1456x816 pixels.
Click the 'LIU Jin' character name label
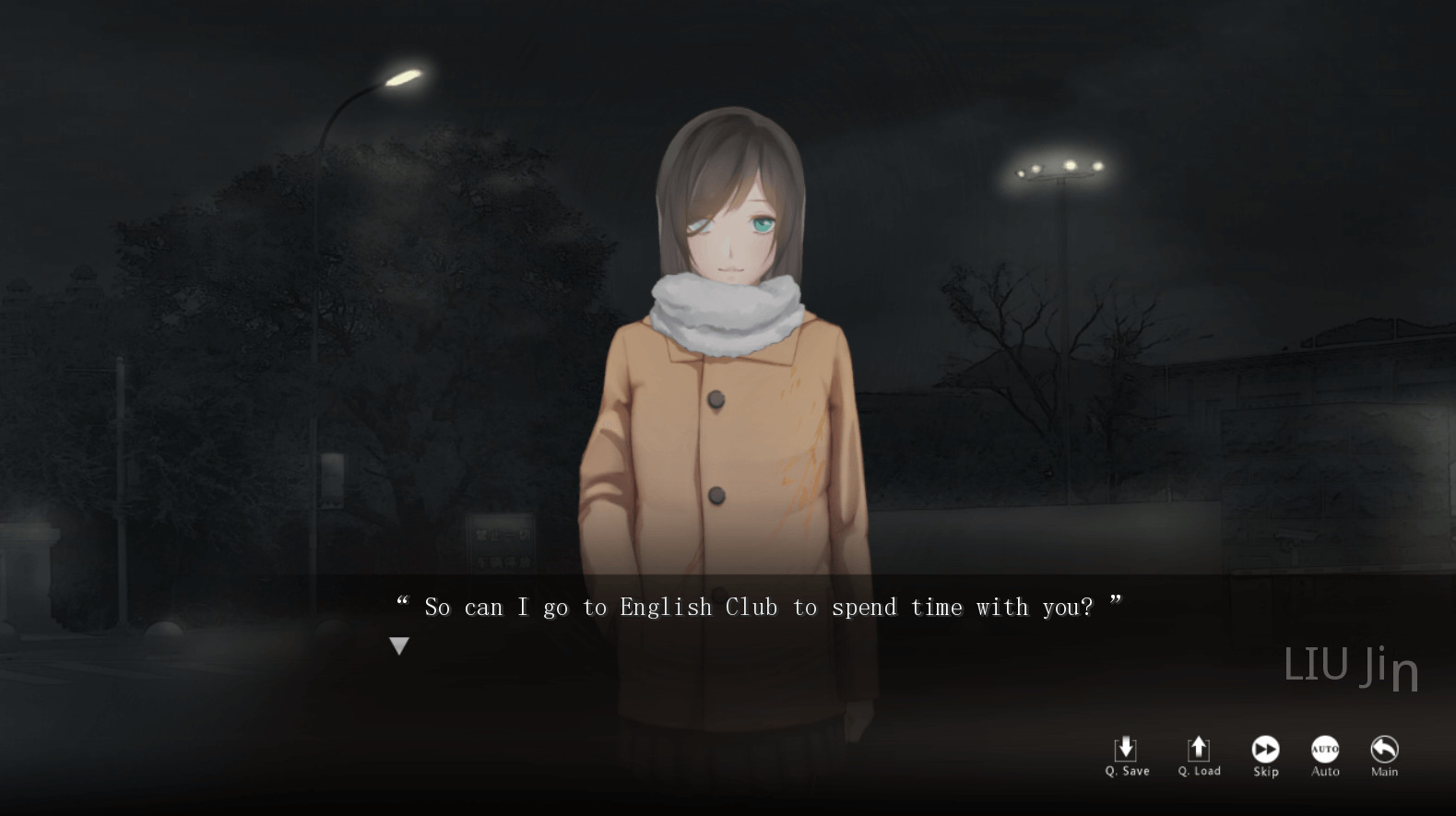click(1350, 666)
